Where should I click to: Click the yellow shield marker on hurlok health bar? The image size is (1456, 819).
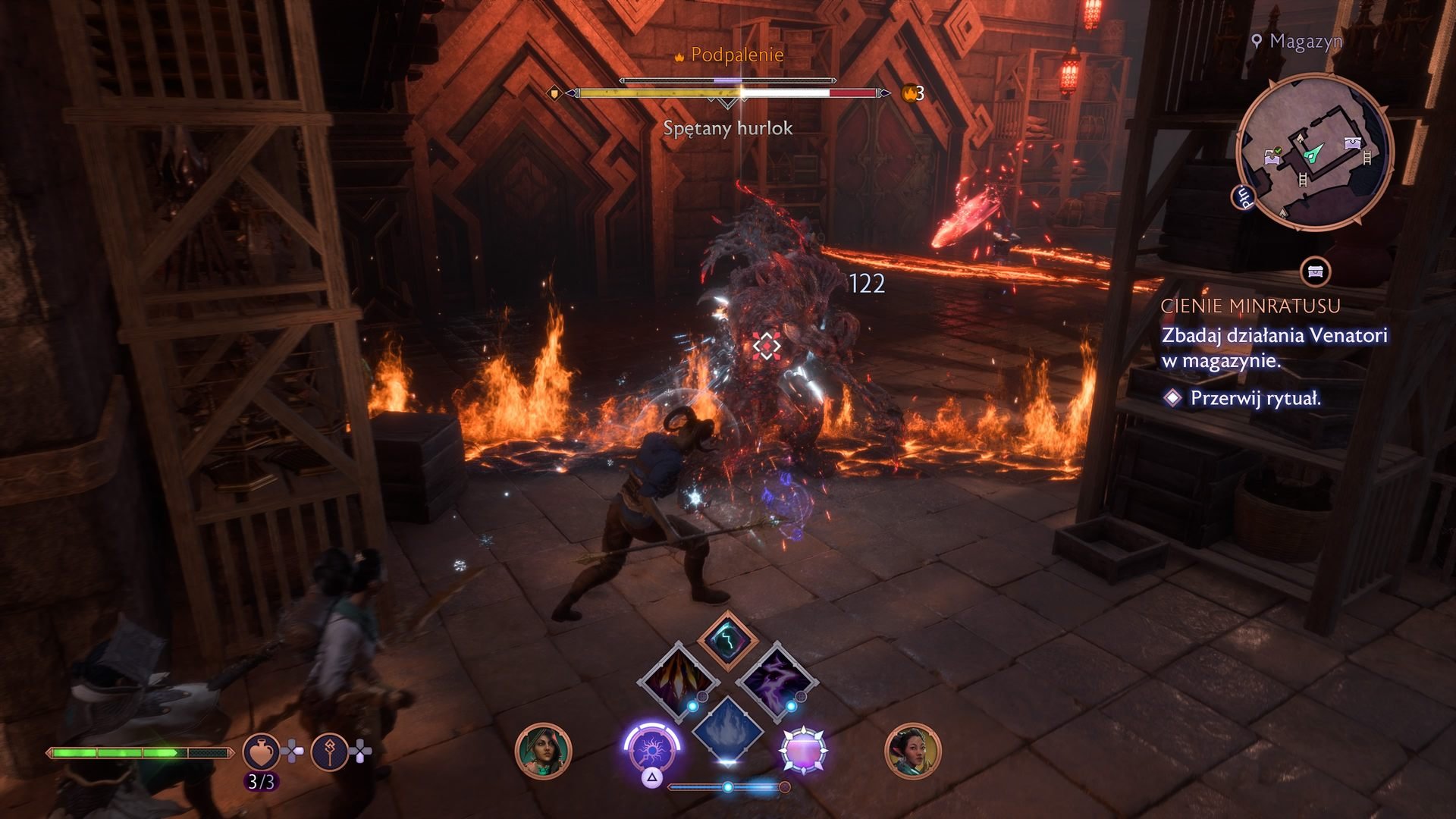point(555,94)
